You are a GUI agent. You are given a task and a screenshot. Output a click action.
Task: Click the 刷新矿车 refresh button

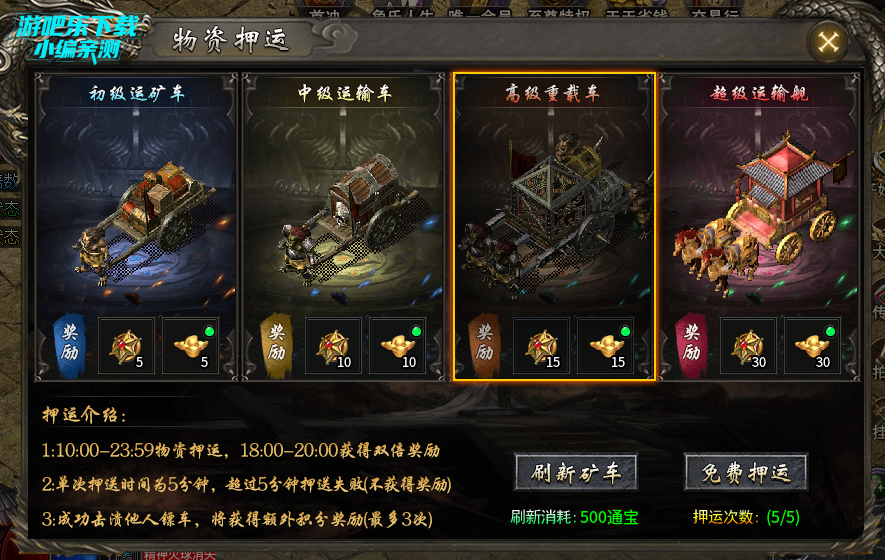(x=575, y=472)
